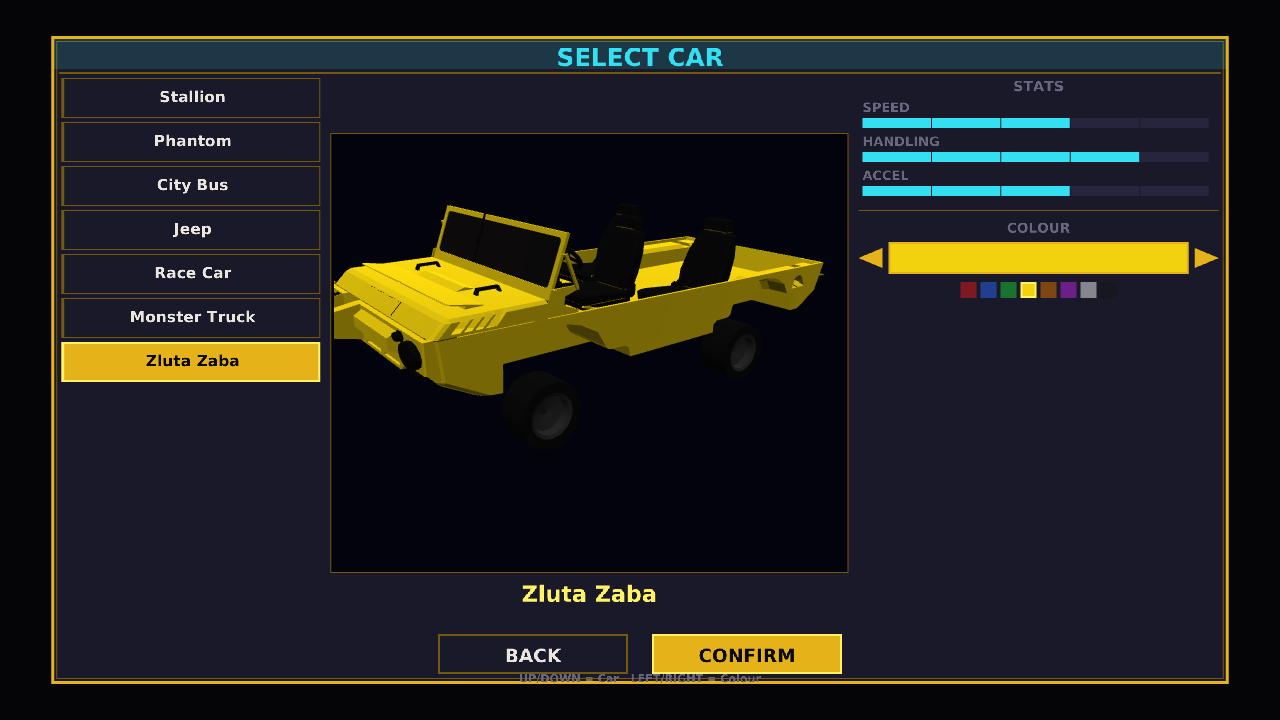Choose the Phantom from the car list
1280x720 pixels.
pos(191,142)
